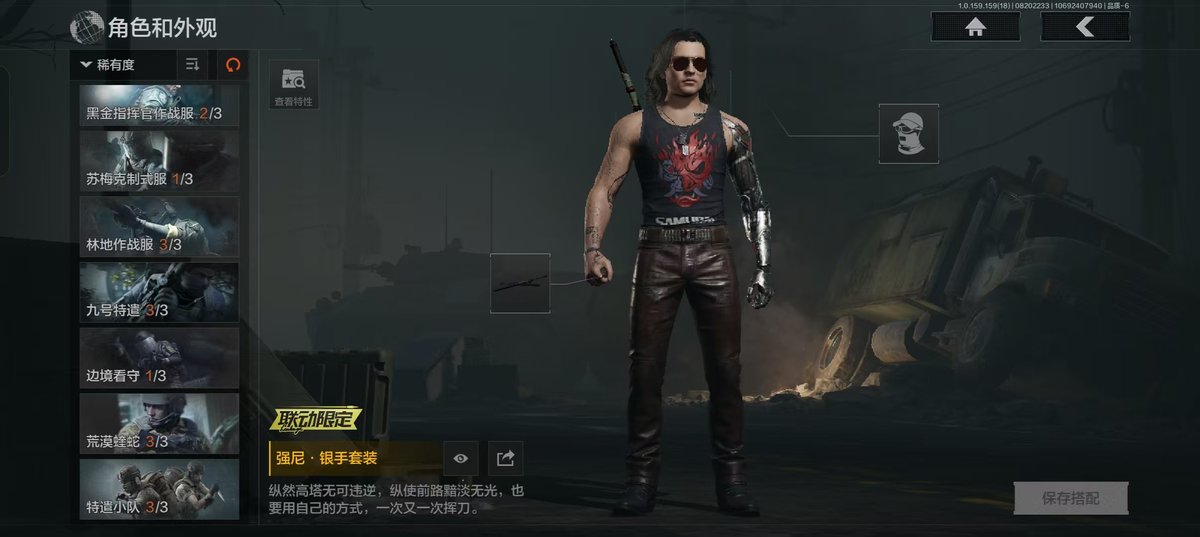This screenshot has width=1200, height=537.
Task: Open 查看特性 view traits
Action: 293,84
